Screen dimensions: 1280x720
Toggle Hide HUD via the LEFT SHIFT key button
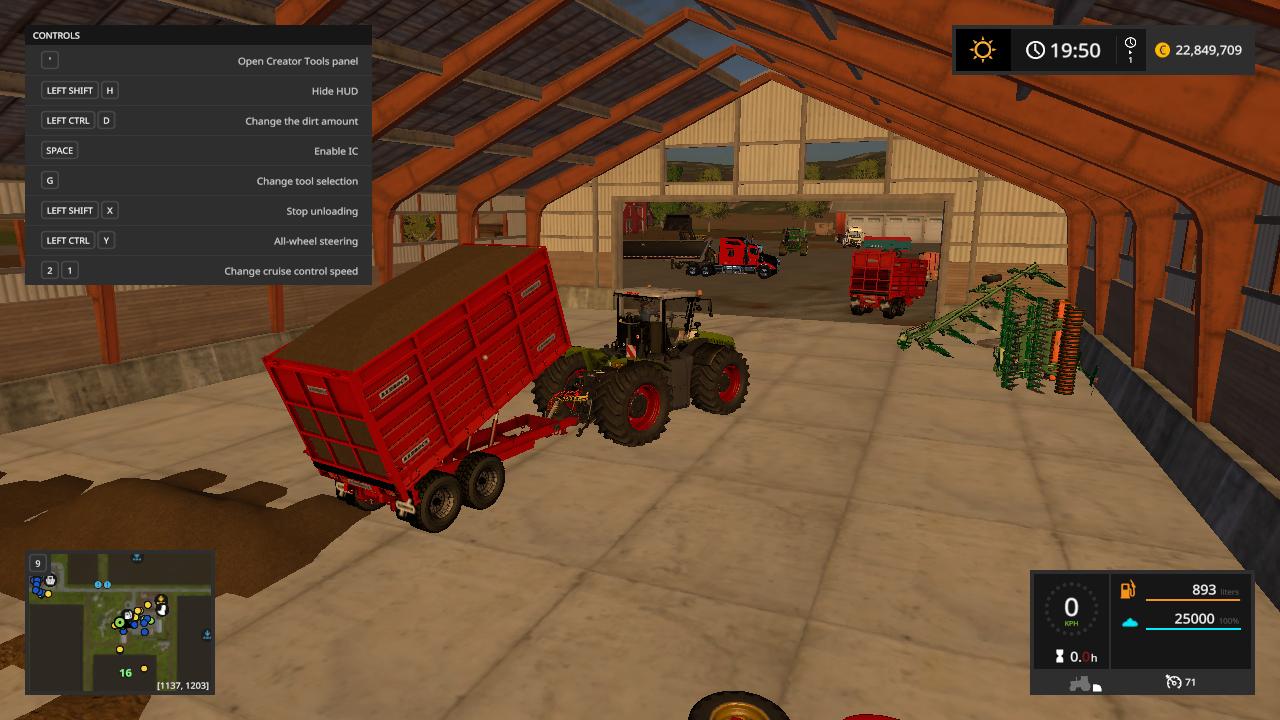pos(68,90)
